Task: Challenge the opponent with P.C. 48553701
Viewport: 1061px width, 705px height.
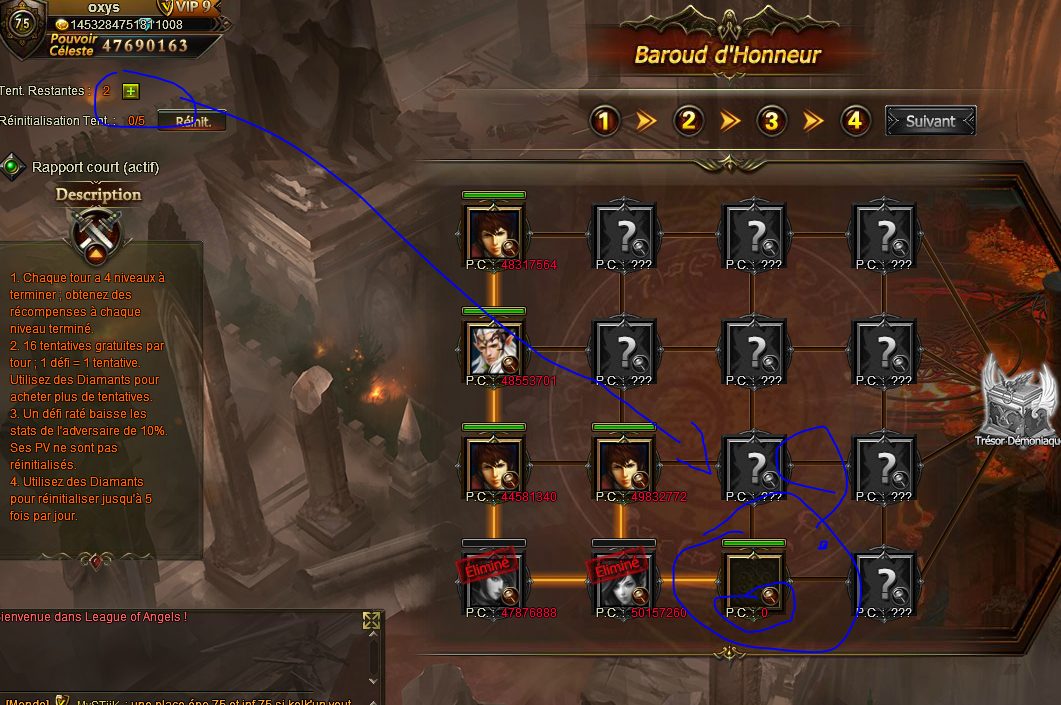Action: point(494,350)
